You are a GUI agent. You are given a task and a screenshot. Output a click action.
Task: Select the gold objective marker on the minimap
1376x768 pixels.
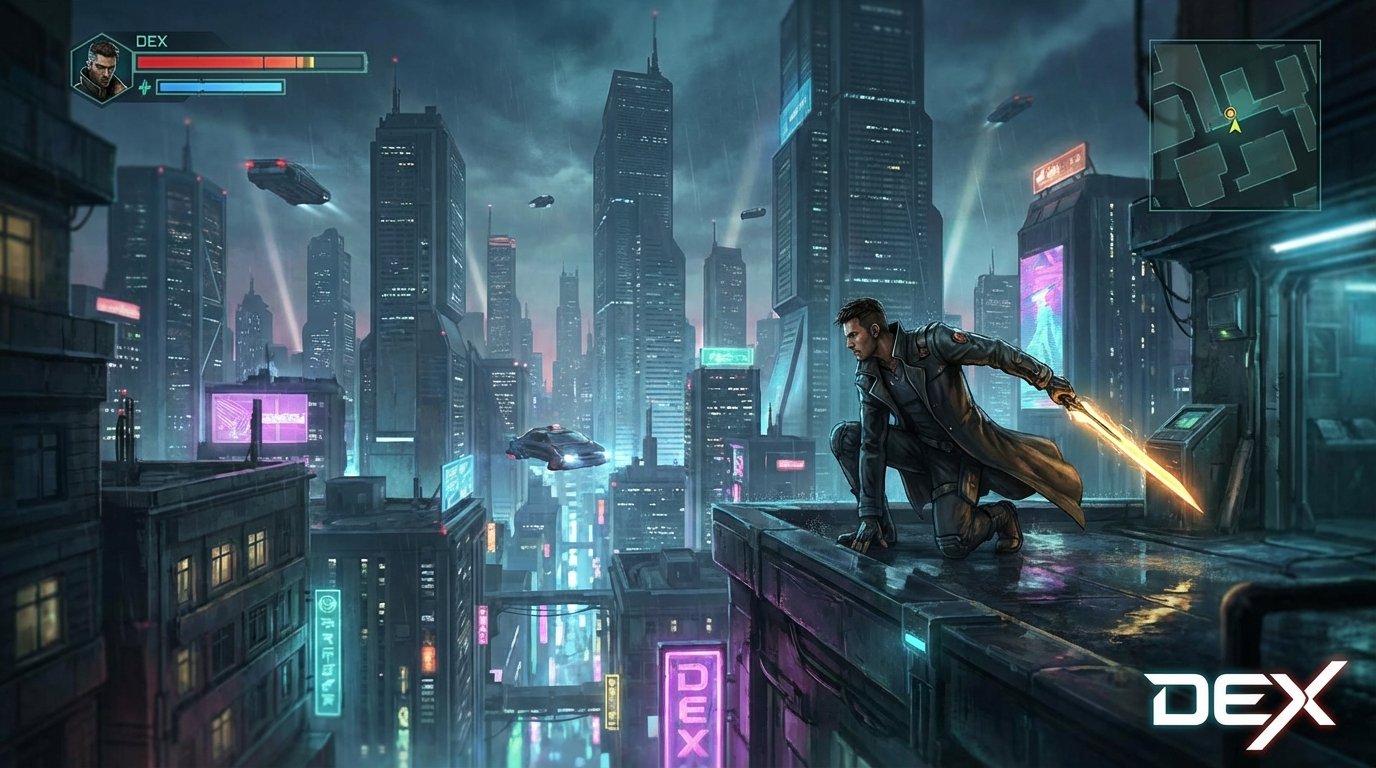[1232, 115]
